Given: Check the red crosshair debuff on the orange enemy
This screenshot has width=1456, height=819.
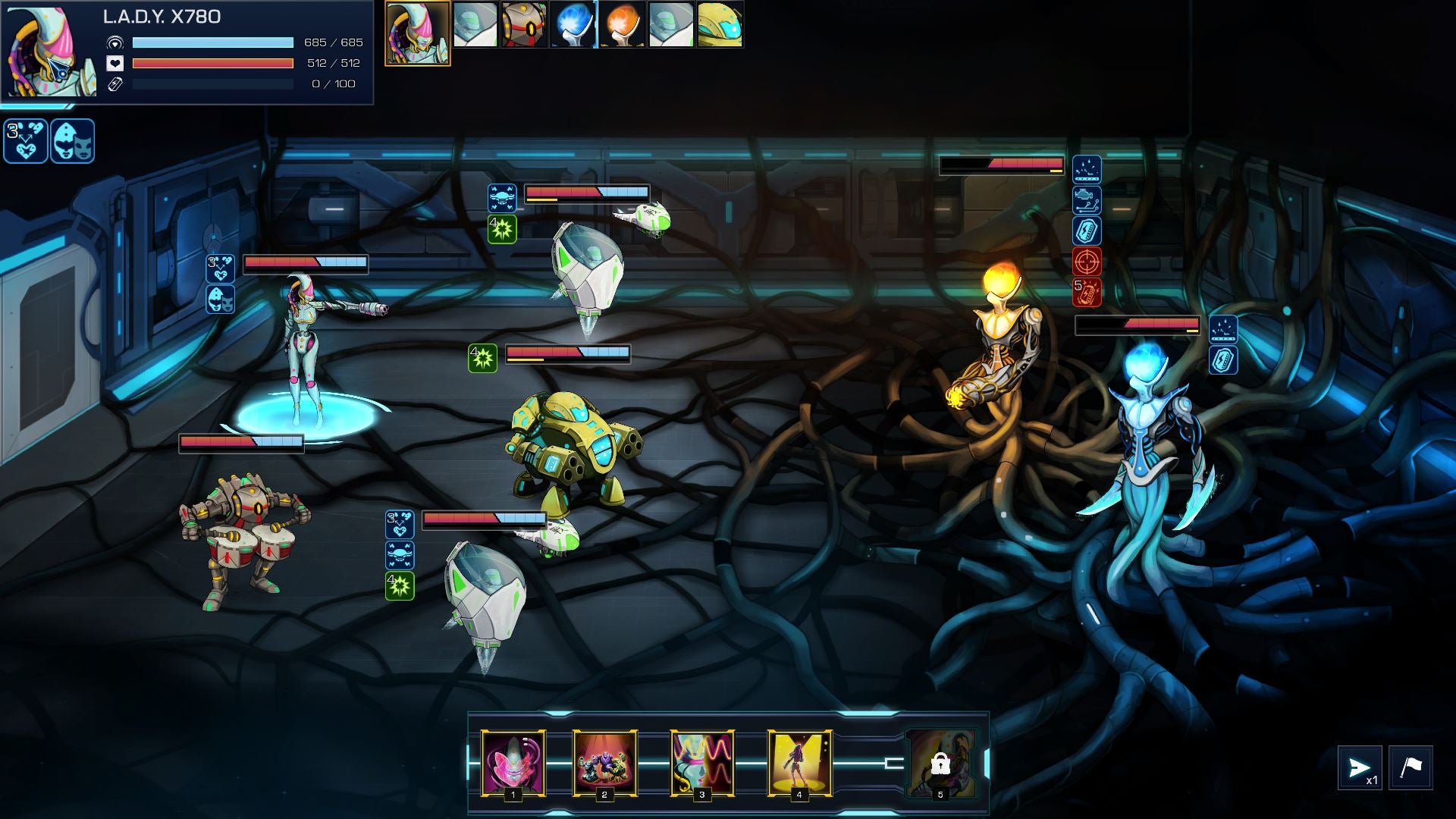Looking at the screenshot, I should coord(1087,262).
